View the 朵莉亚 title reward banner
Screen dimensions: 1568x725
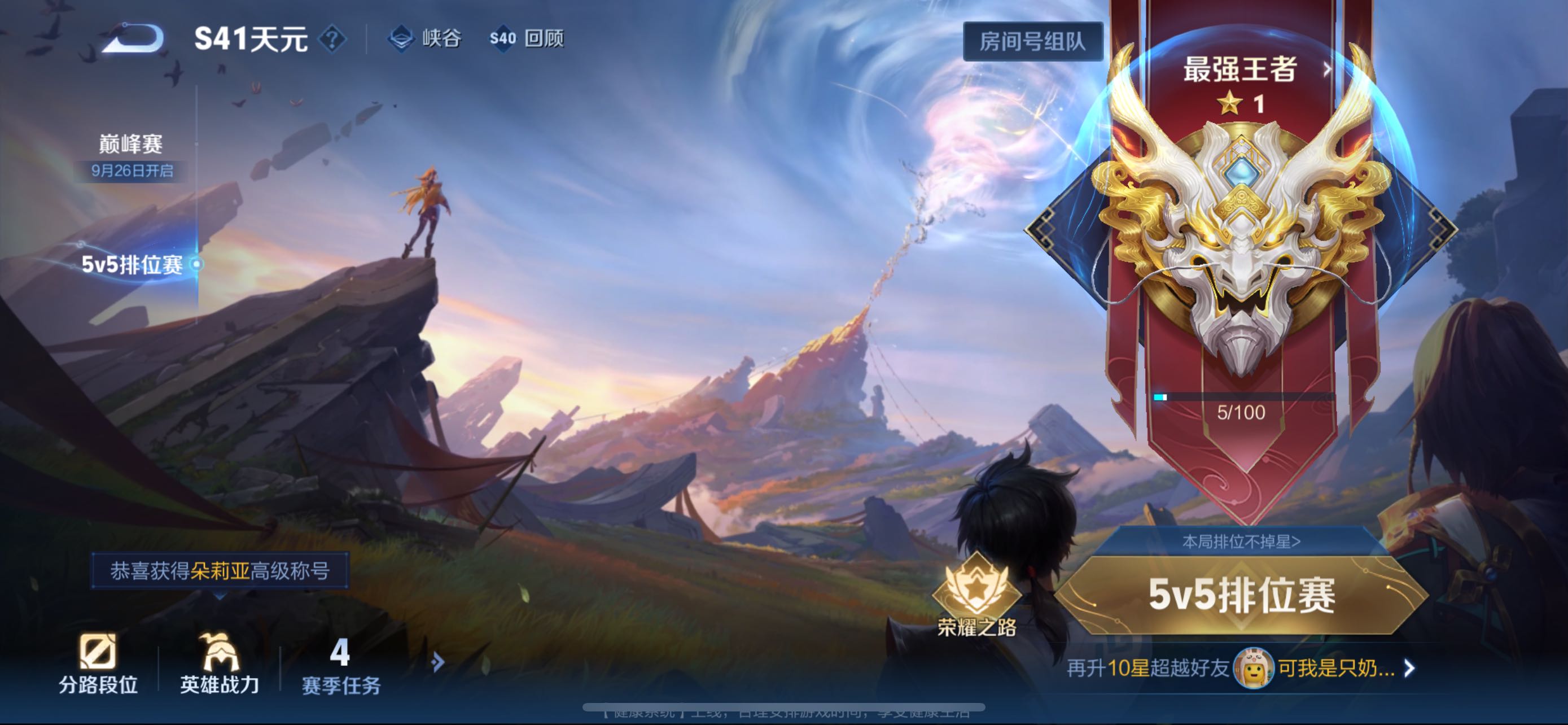click(x=220, y=570)
